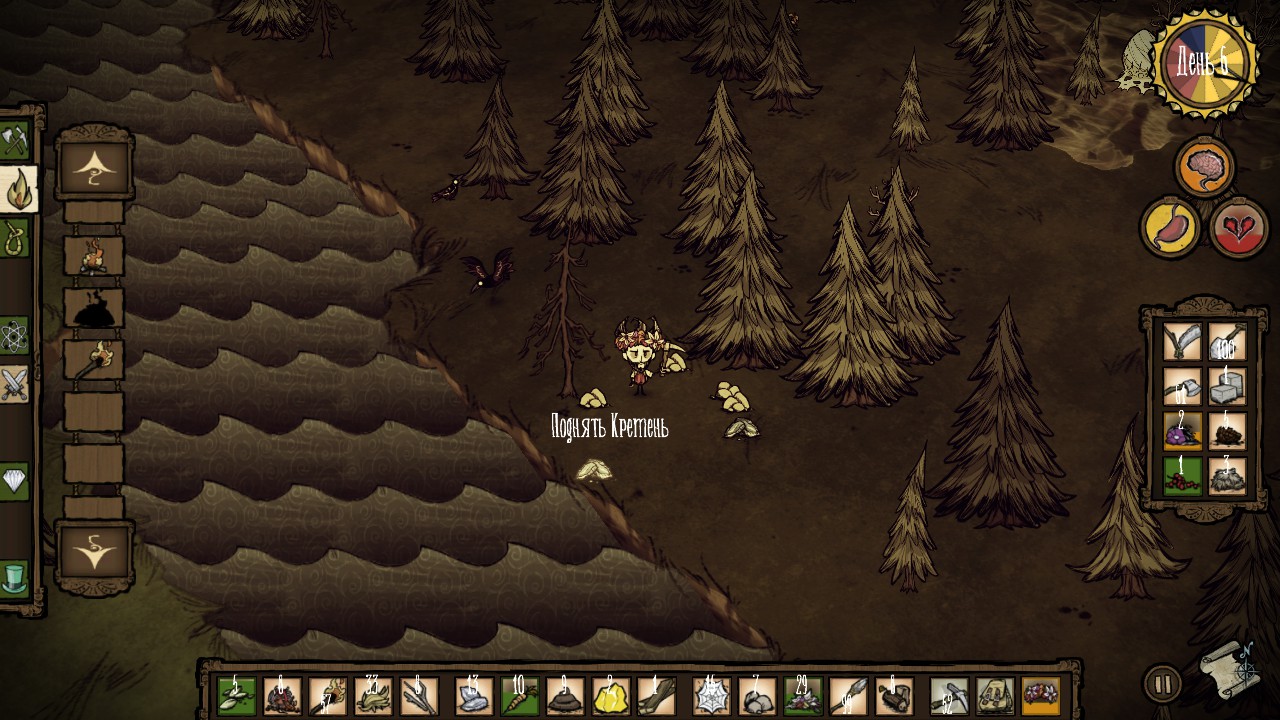
Task: Select the red berries in backpack
Action: (1182, 476)
